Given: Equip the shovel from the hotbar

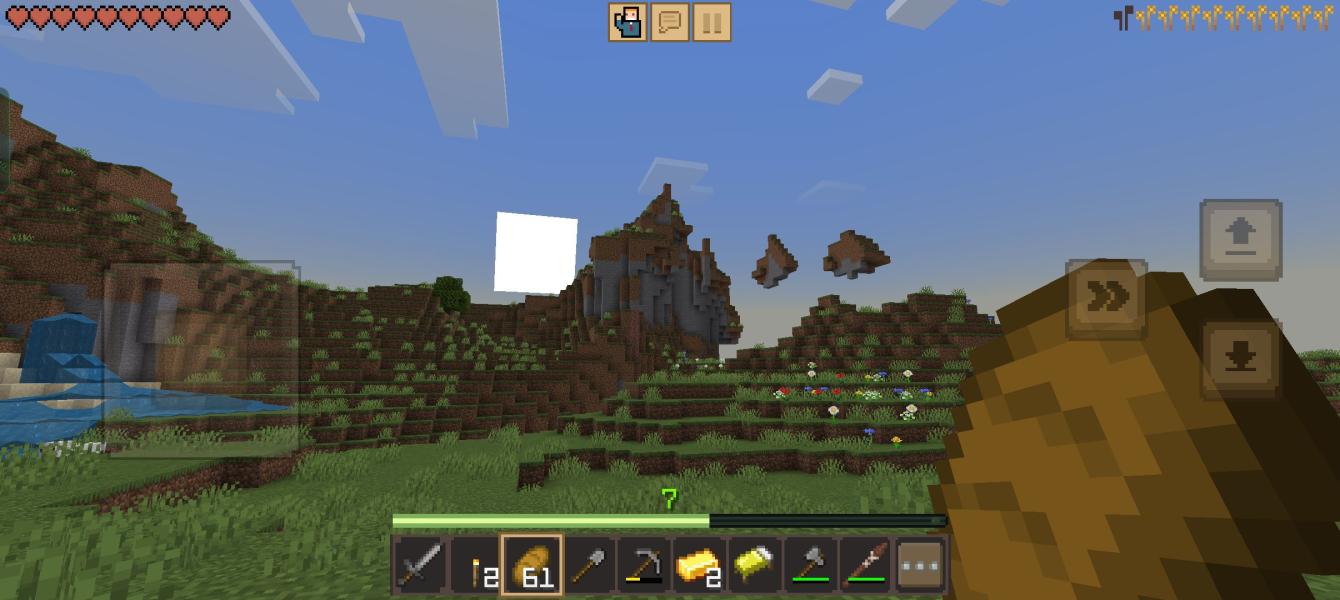Looking at the screenshot, I should (x=588, y=565).
